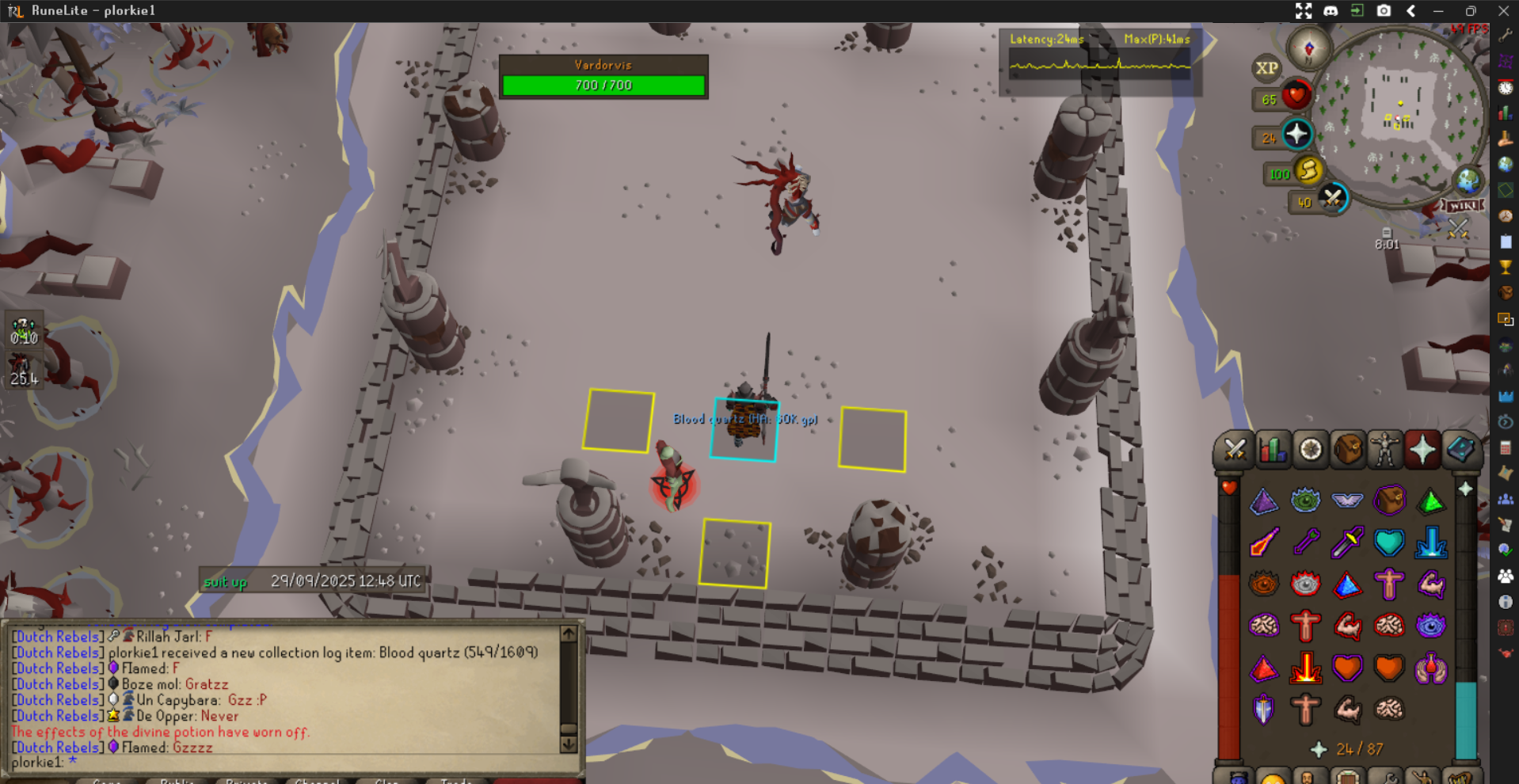1519x784 pixels.
Task: Open the world map globe
Action: point(1468,181)
